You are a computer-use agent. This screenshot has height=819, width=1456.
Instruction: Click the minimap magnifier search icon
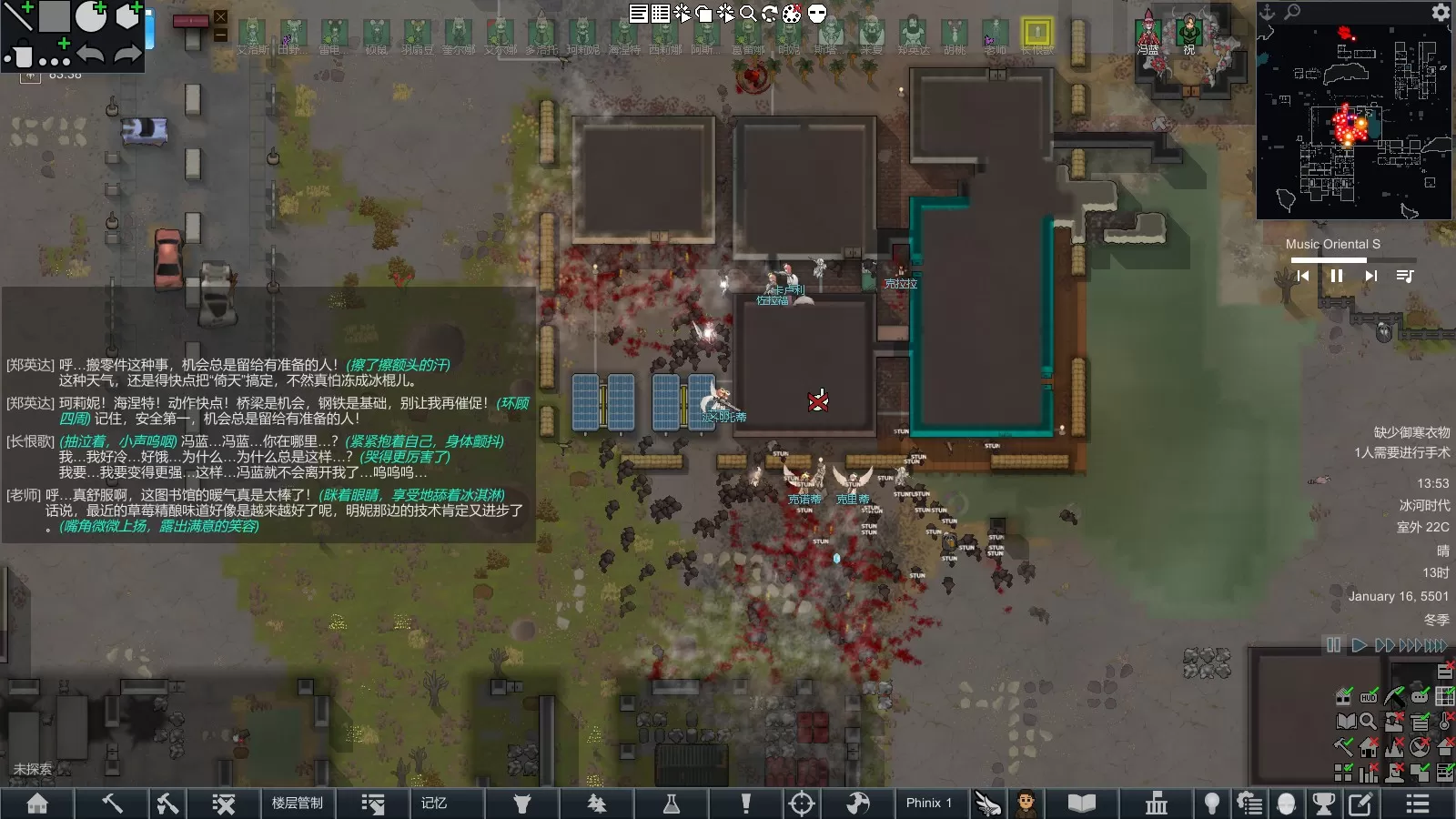(1292, 12)
